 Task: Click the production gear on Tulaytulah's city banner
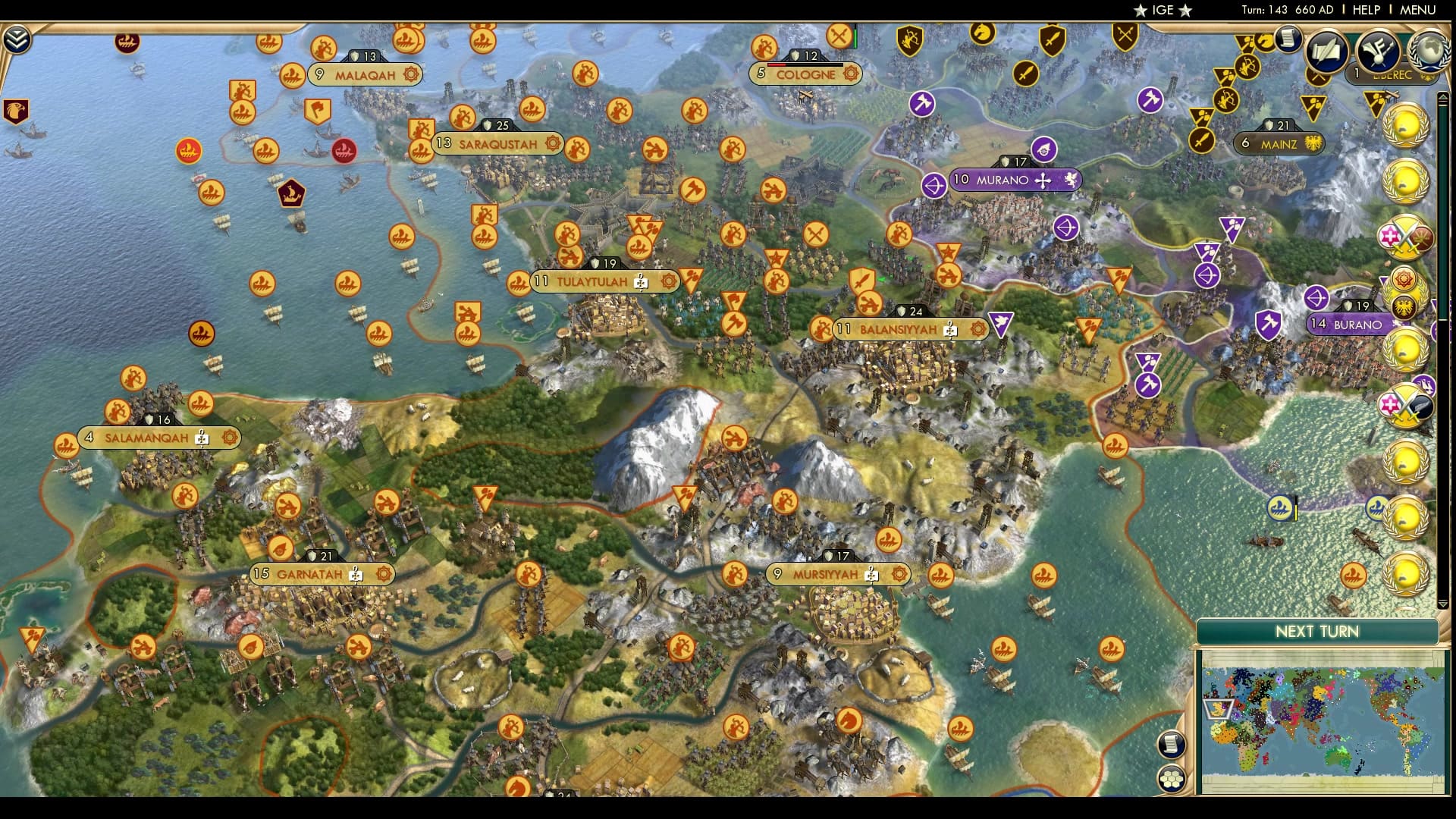click(668, 280)
